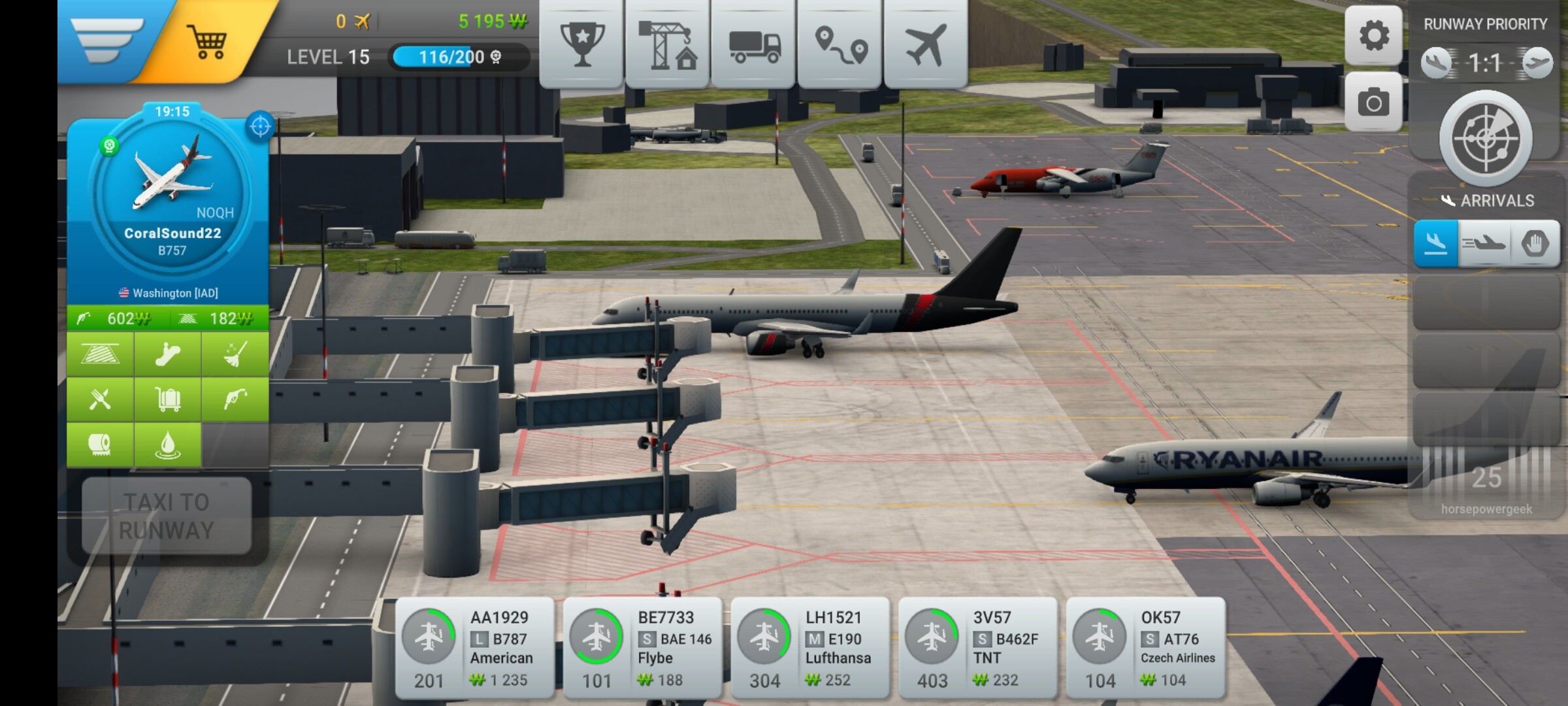
Task: Switch to the hand hold tab
Action: point(1535,244)
